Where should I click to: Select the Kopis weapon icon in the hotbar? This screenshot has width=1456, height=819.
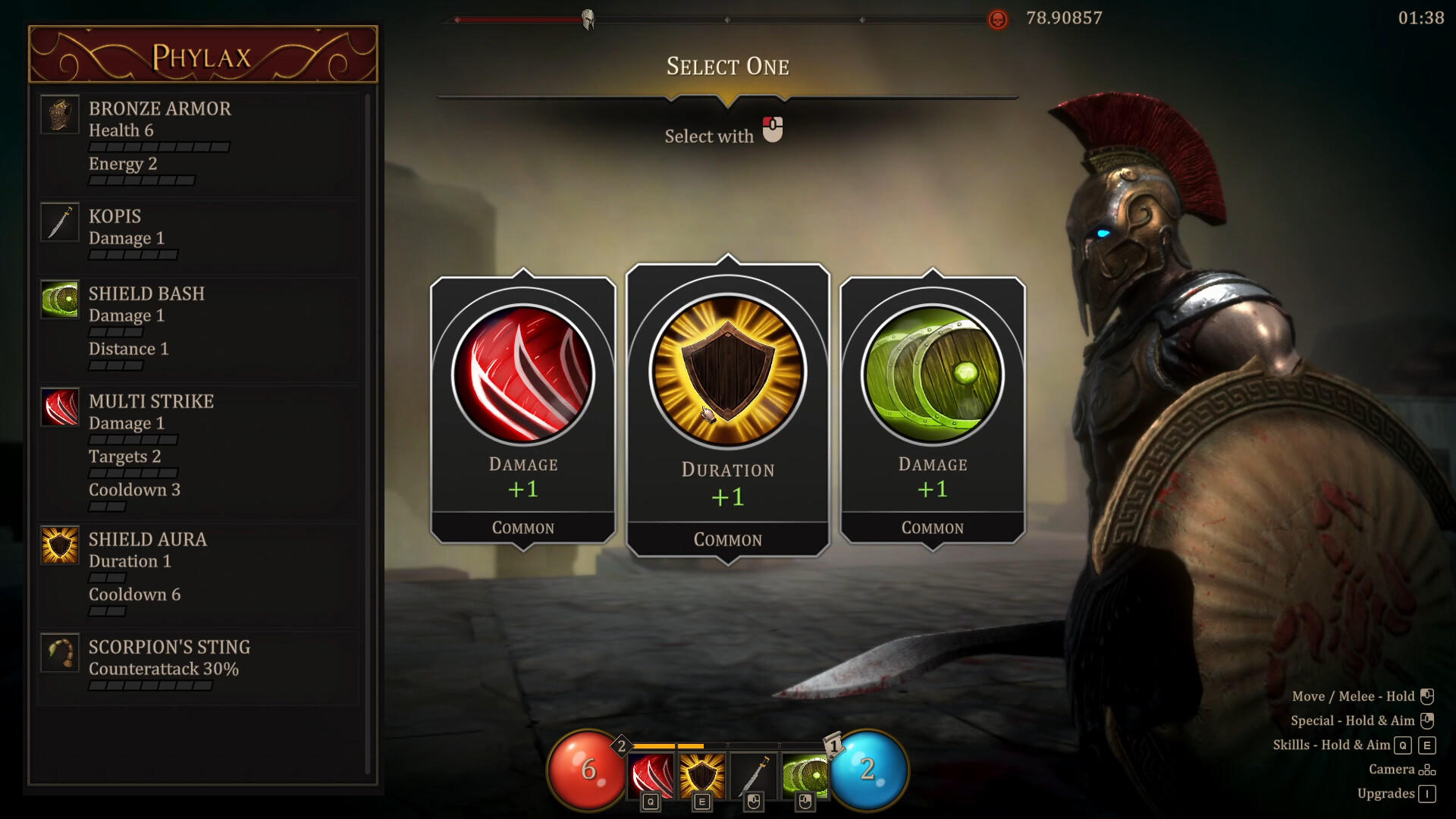[x=754, y=770]
